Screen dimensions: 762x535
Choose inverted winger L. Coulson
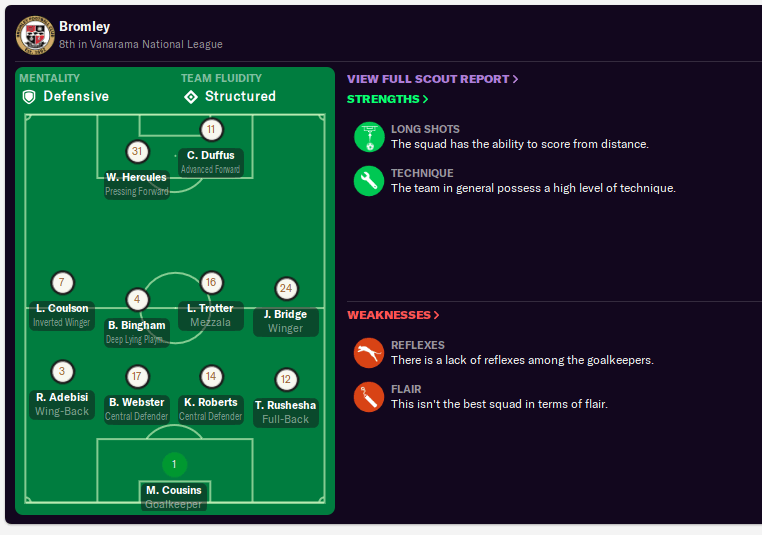click(62, 308)
